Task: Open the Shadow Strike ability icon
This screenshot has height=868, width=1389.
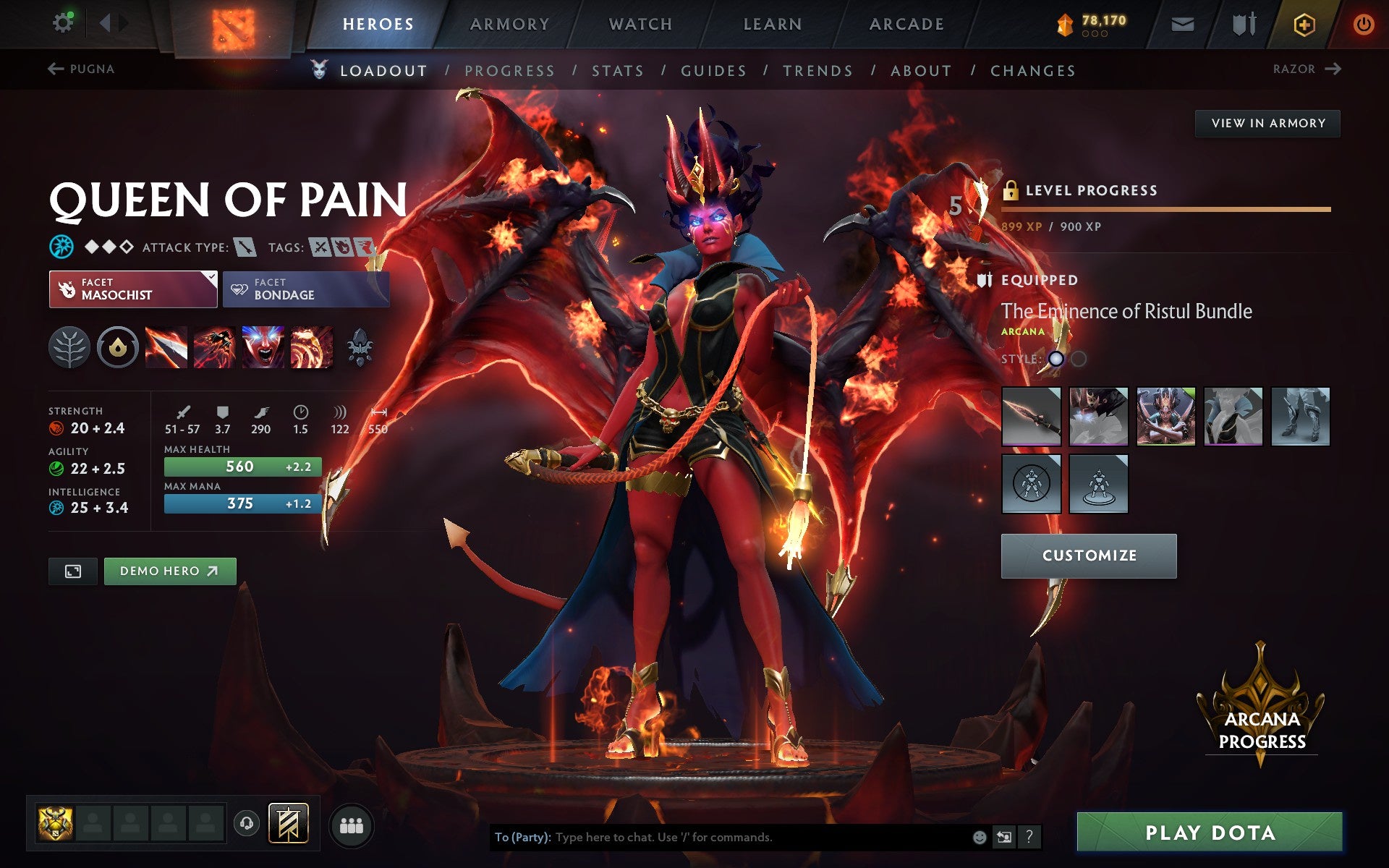Action: 168,347
